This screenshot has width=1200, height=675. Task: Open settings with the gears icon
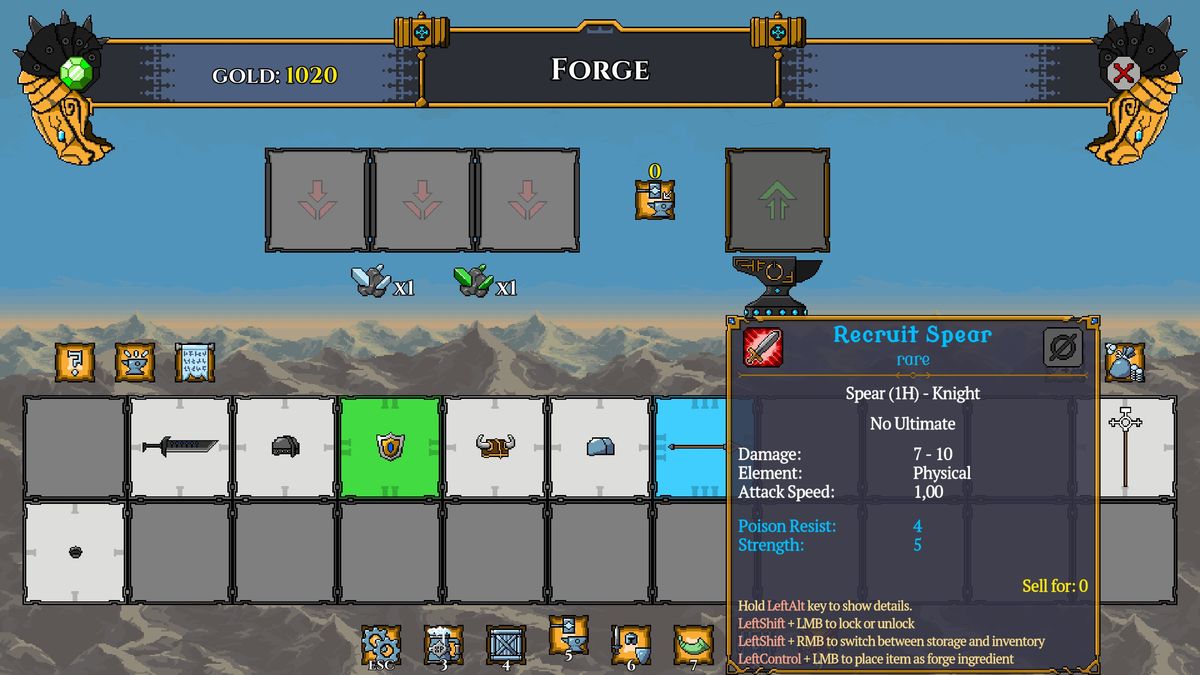[x=381, y=645]
